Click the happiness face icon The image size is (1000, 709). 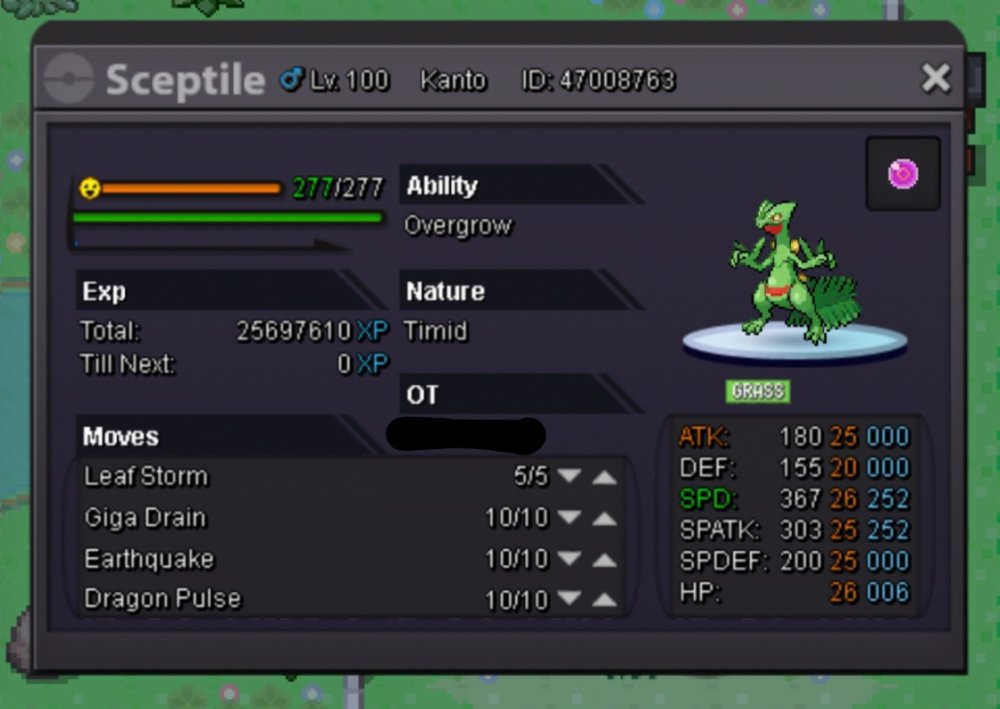[x=89, y=188]
